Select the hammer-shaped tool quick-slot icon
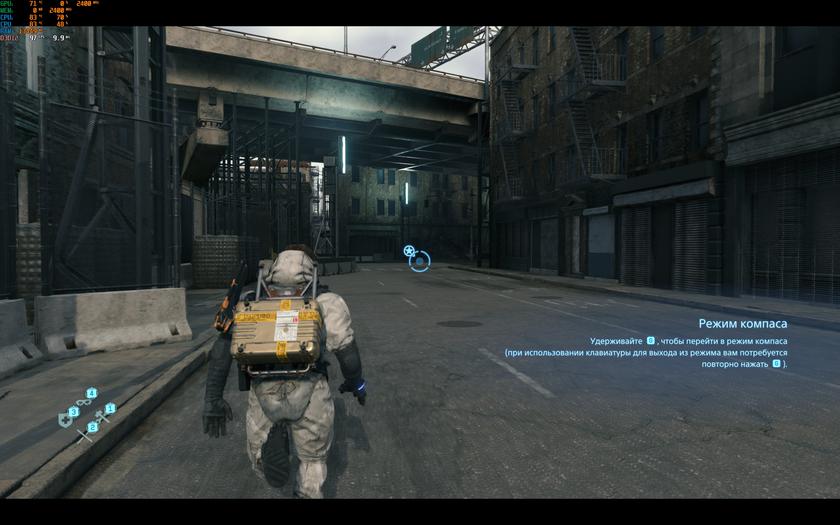Image resolution: width=840 pixels, height=525 pixels. tap(102, 416)
